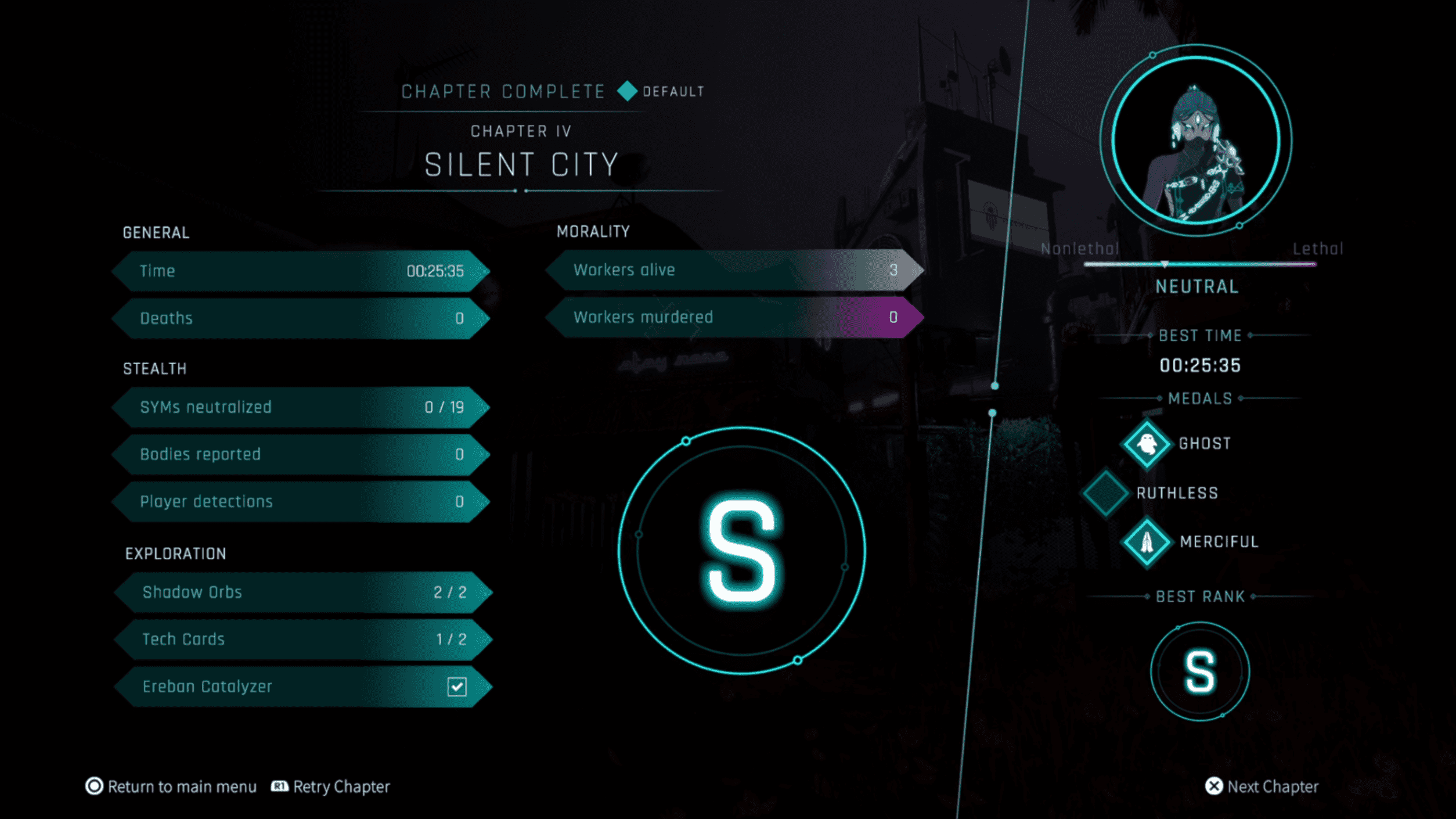Click the Merciful medal icon
This screenshot has height=819, width=1456.
click(x=1147, y=543)
